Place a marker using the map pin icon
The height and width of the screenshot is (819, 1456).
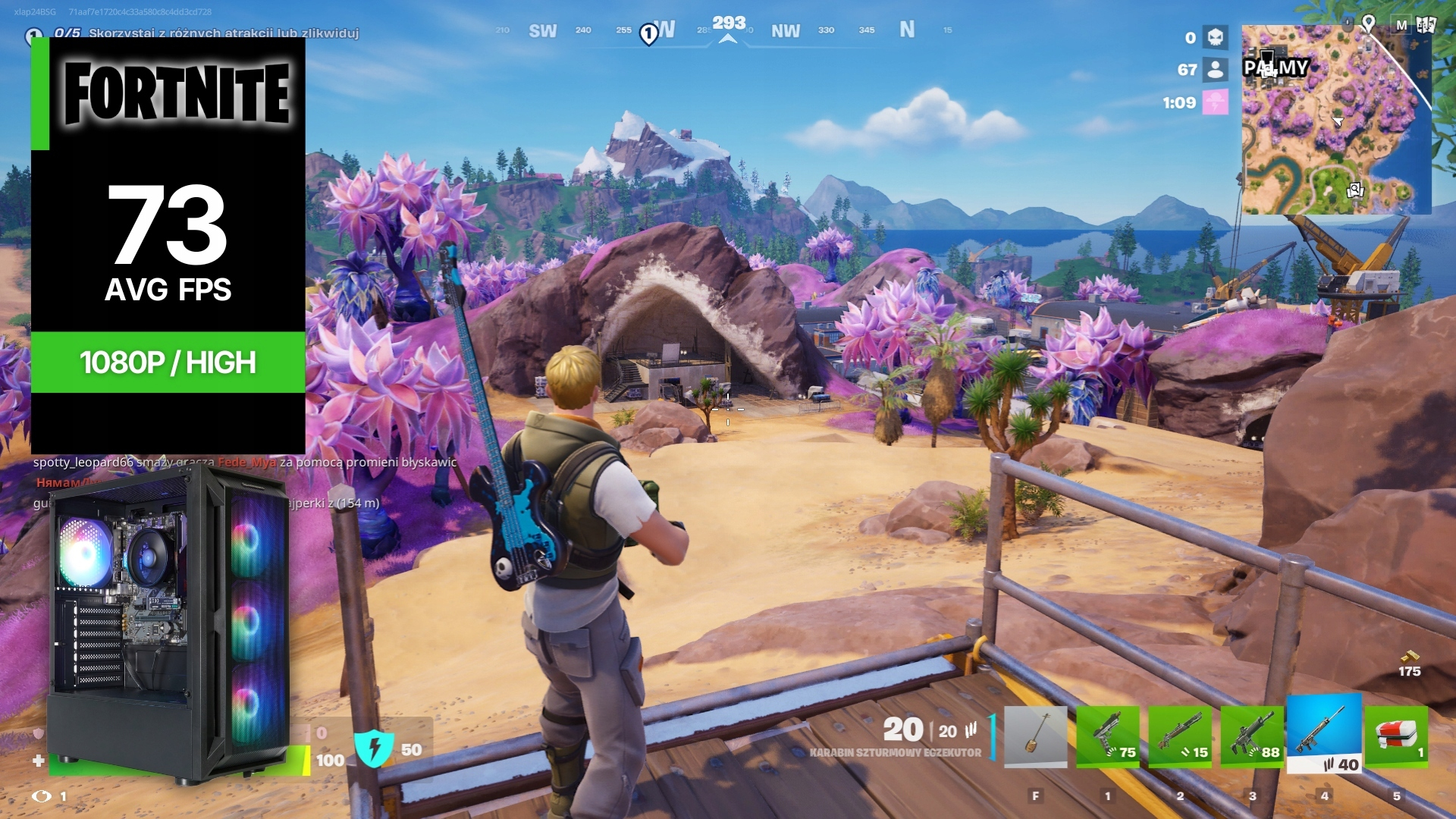1368,24
